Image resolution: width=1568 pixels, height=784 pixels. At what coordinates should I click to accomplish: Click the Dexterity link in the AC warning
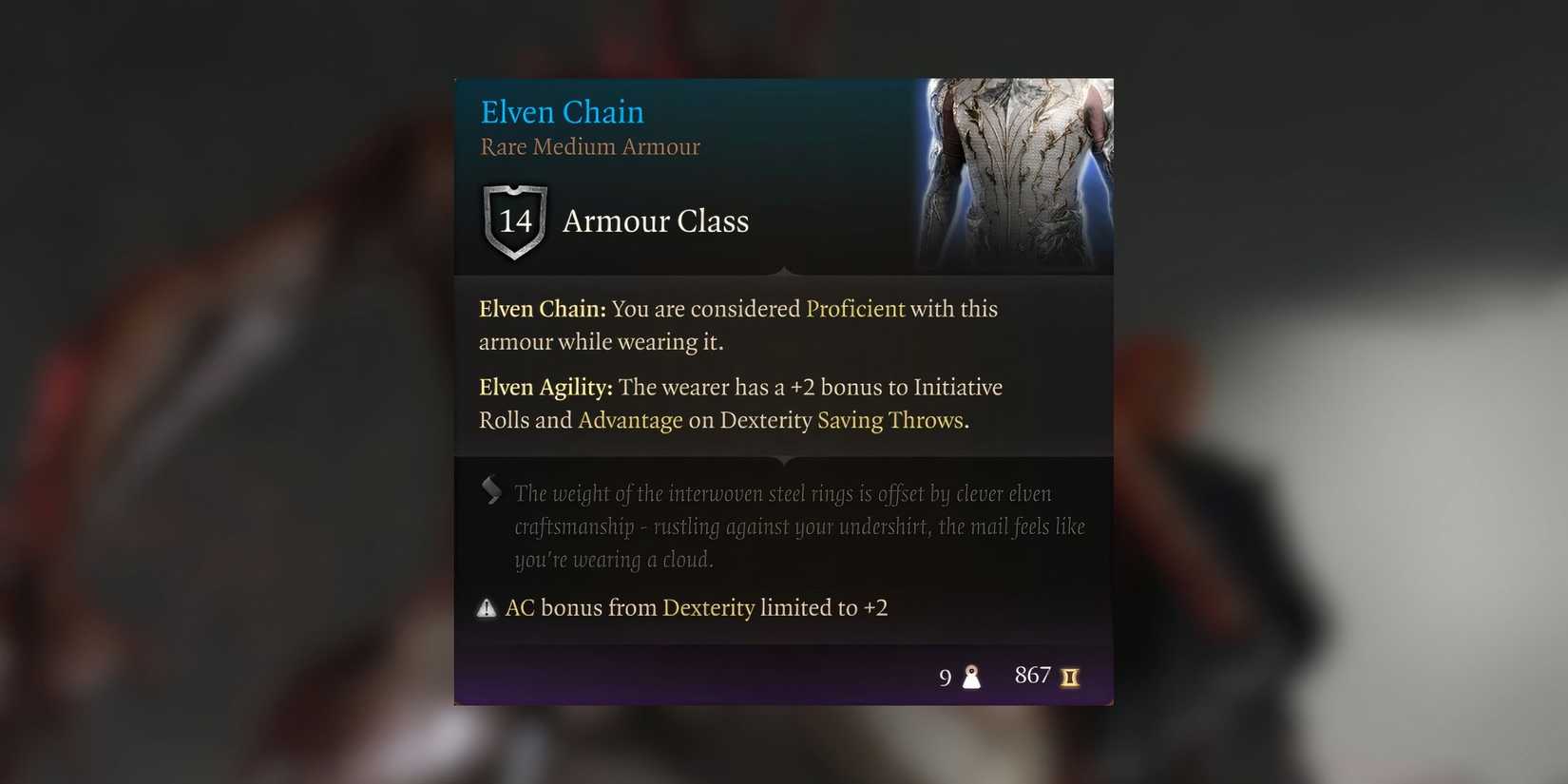coord(710,607)
